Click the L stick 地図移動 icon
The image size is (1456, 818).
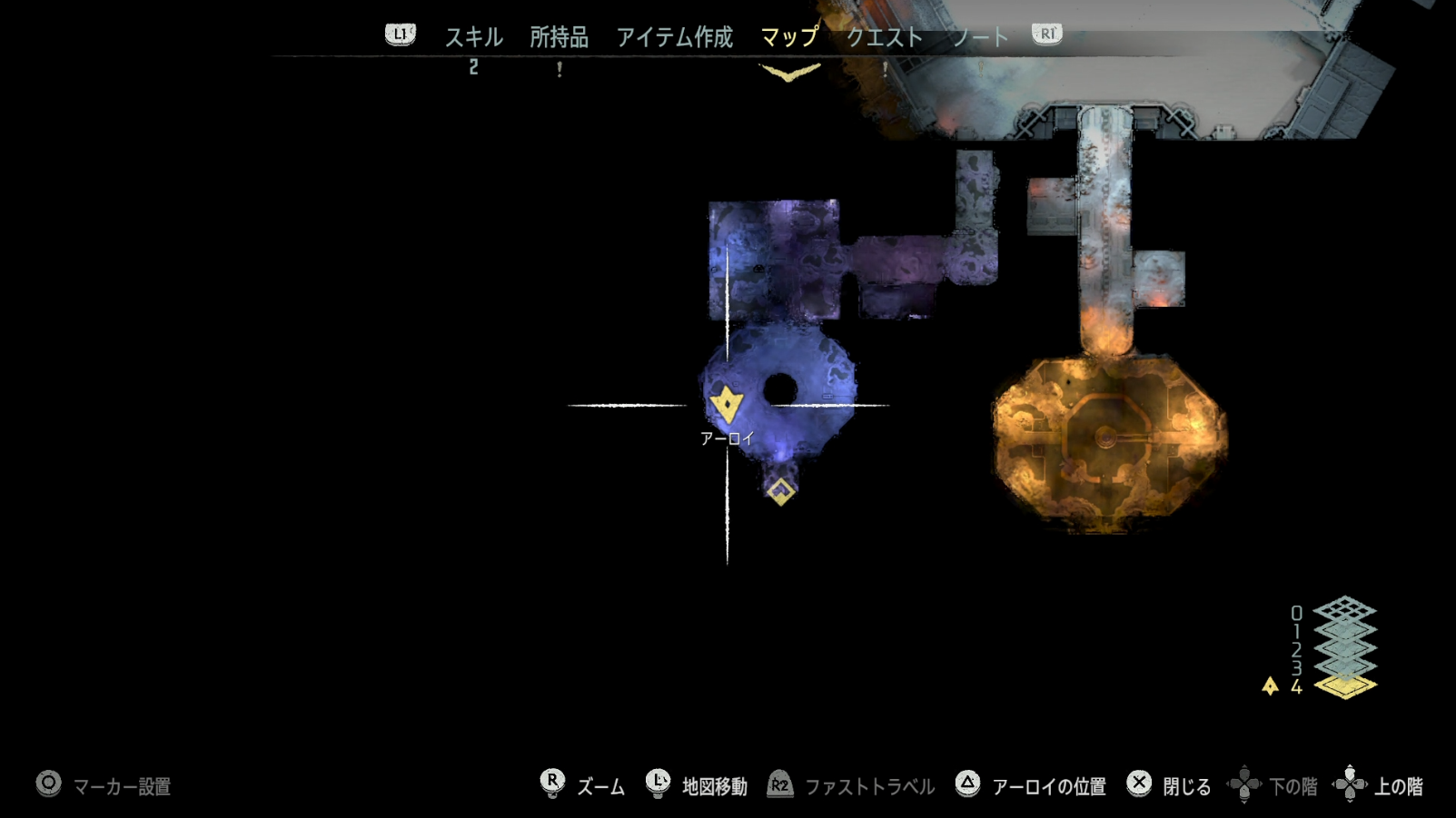(x=656, y=779)
